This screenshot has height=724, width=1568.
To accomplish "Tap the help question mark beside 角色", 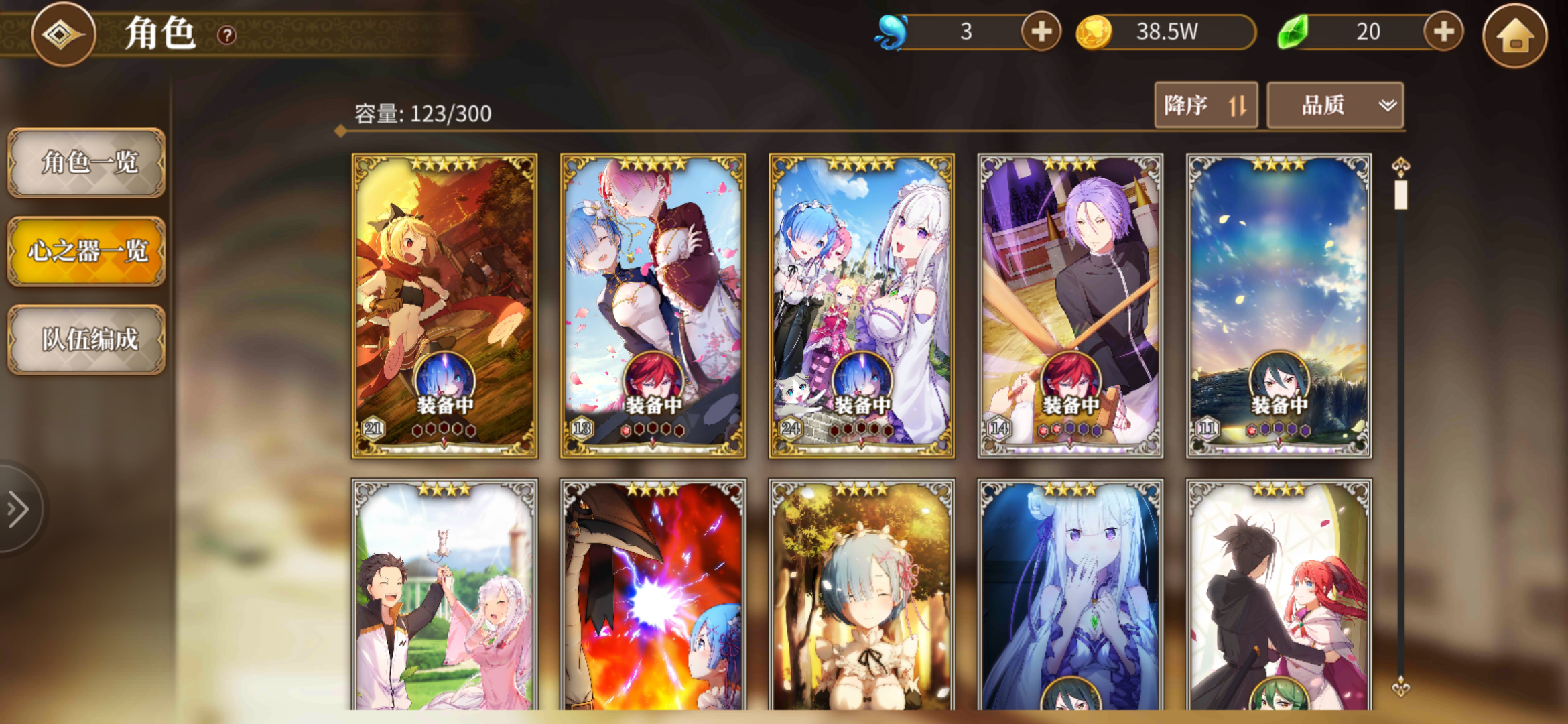I will pos(228,35).
